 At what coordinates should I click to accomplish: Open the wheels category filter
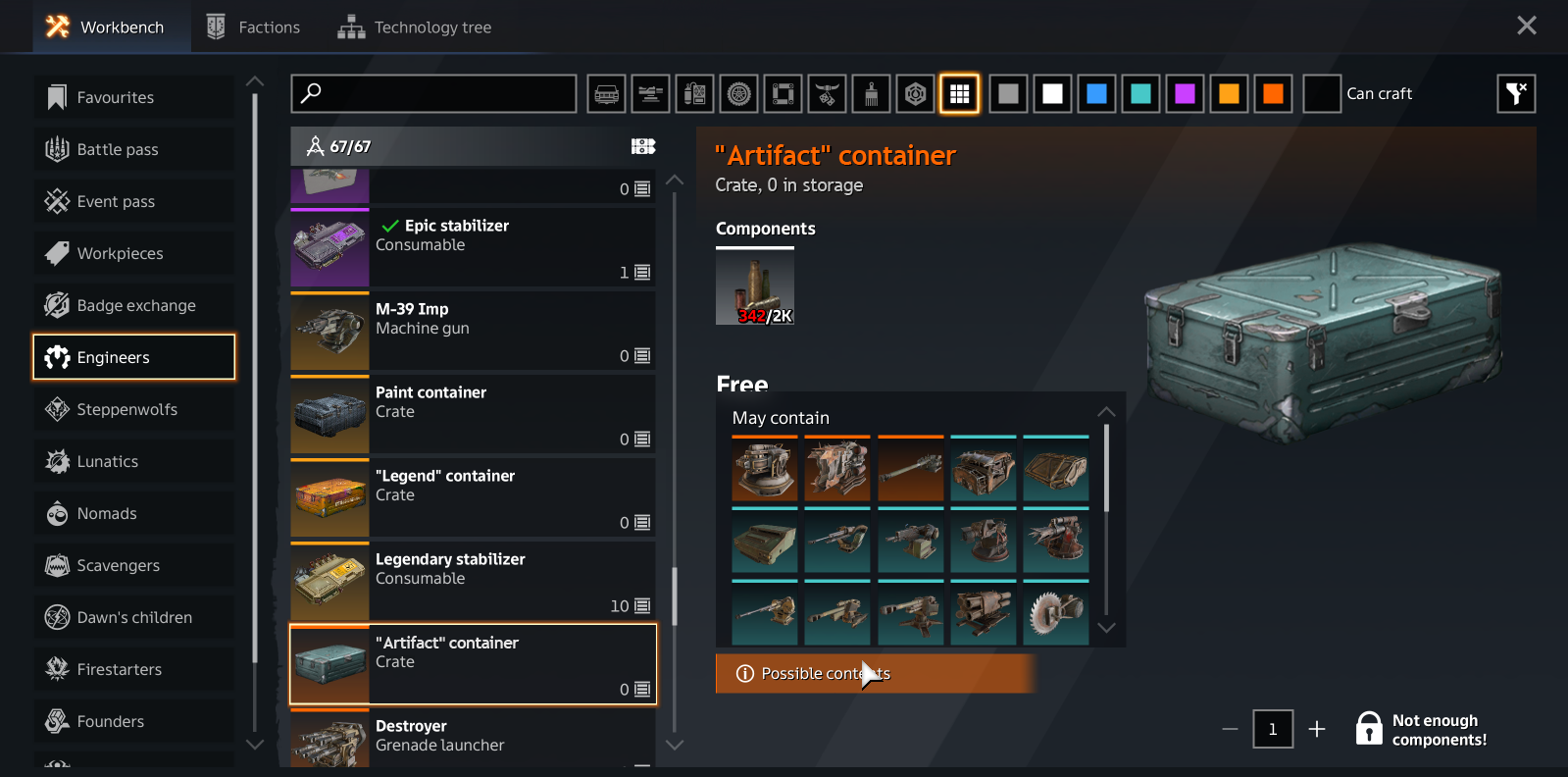tap(738, 93)
